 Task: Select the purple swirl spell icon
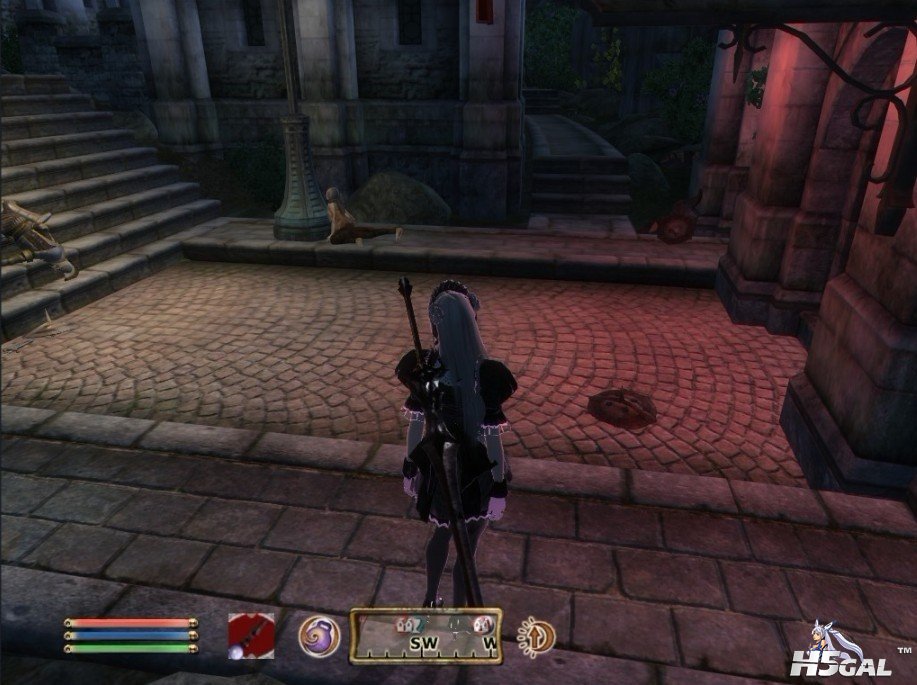[x=319, y=635]
